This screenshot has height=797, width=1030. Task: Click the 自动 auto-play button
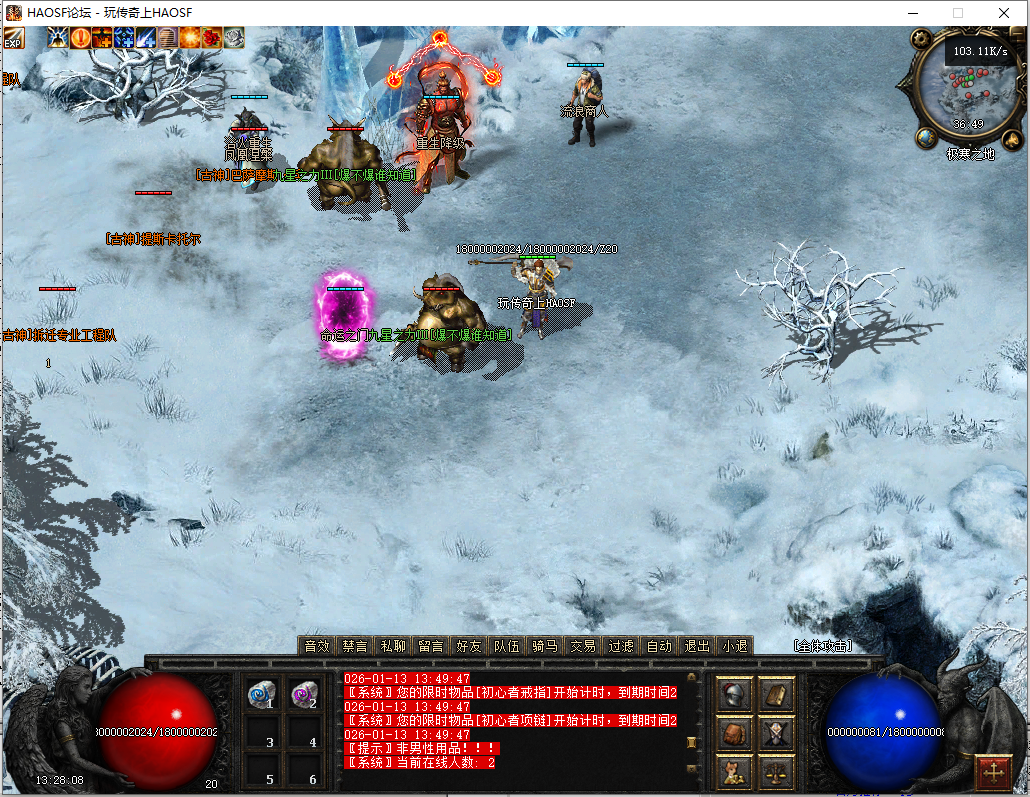(x=658, y=646)
